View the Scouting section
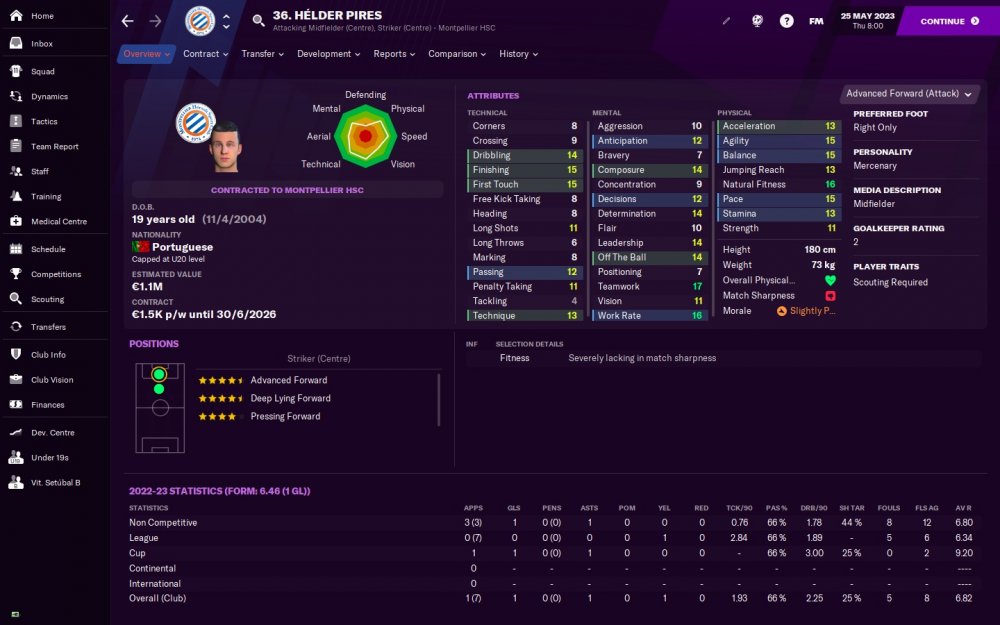 click(x=47, y=299)
